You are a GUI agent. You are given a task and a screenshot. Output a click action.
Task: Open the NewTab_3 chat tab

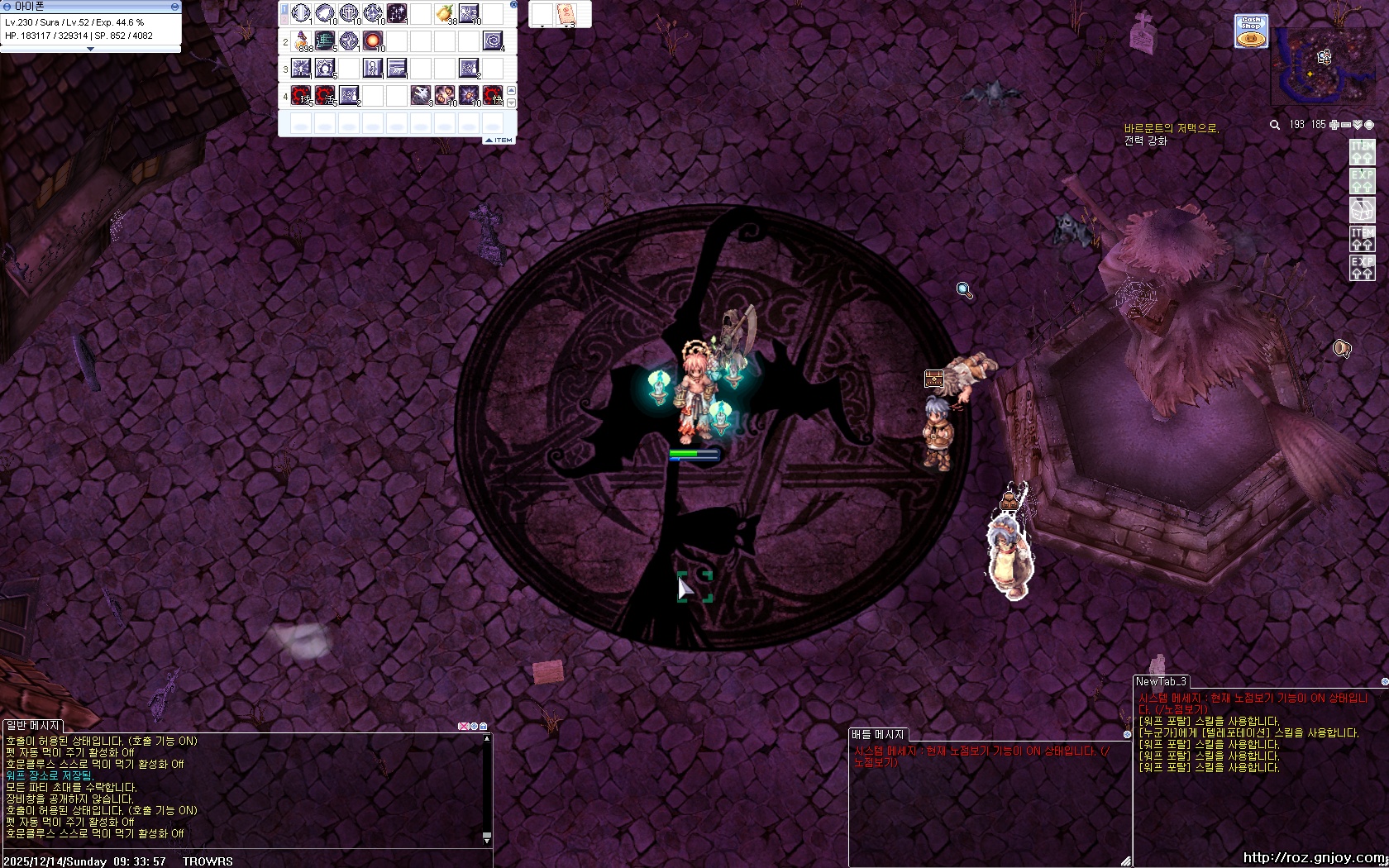(x=1161, y=682)
